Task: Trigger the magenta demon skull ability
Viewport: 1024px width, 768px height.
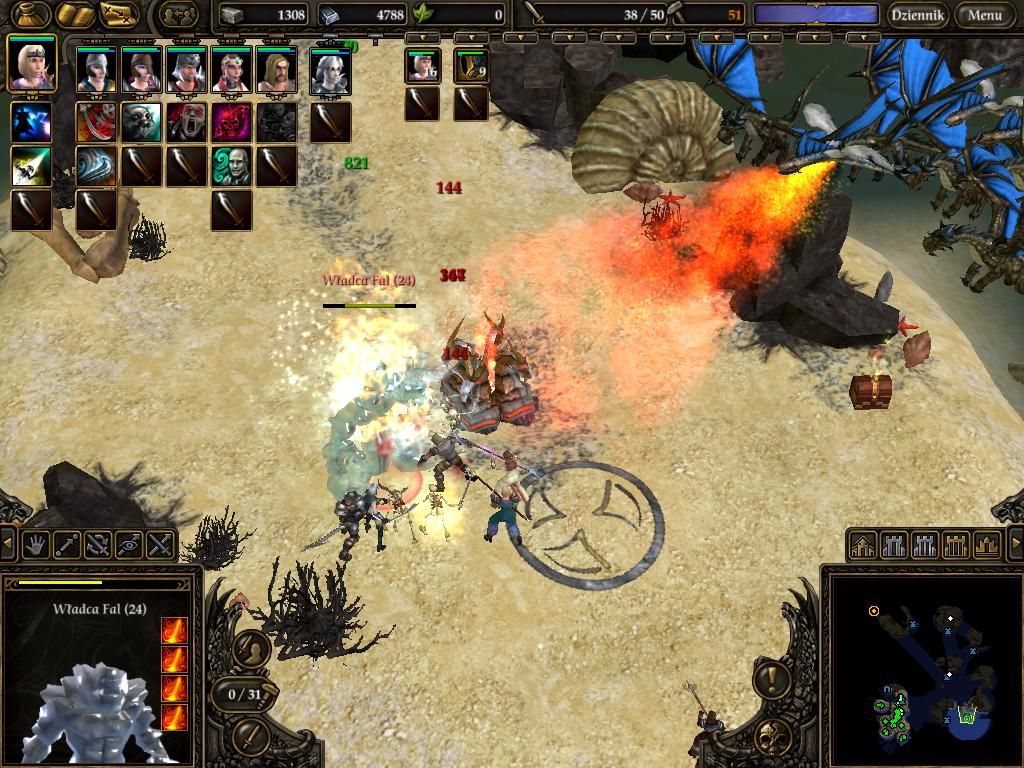Action: pos(231,122)
